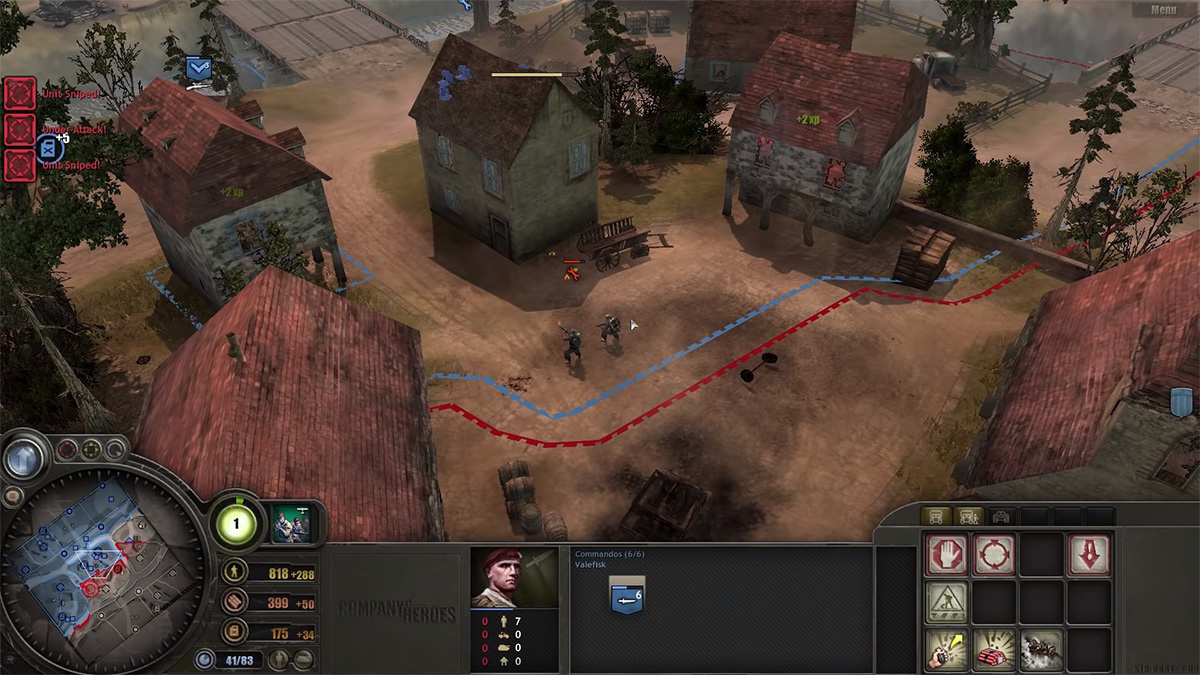This screenshot has height=675, width=1200.
Task: Click the 'Under Attack!' event alert icon
Action: [20, 128]
